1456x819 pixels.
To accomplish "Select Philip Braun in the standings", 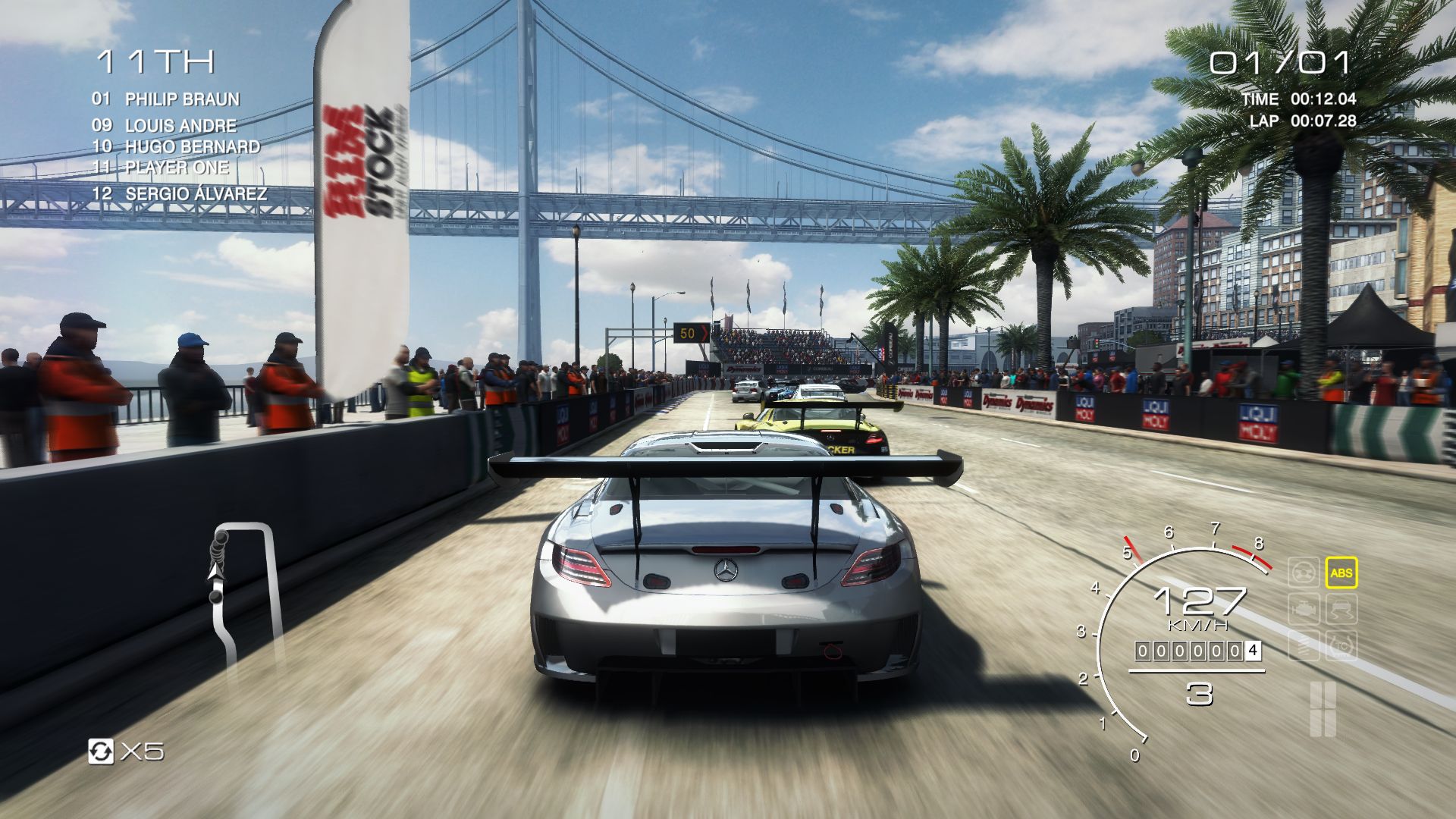I will [x=165, y=99].
